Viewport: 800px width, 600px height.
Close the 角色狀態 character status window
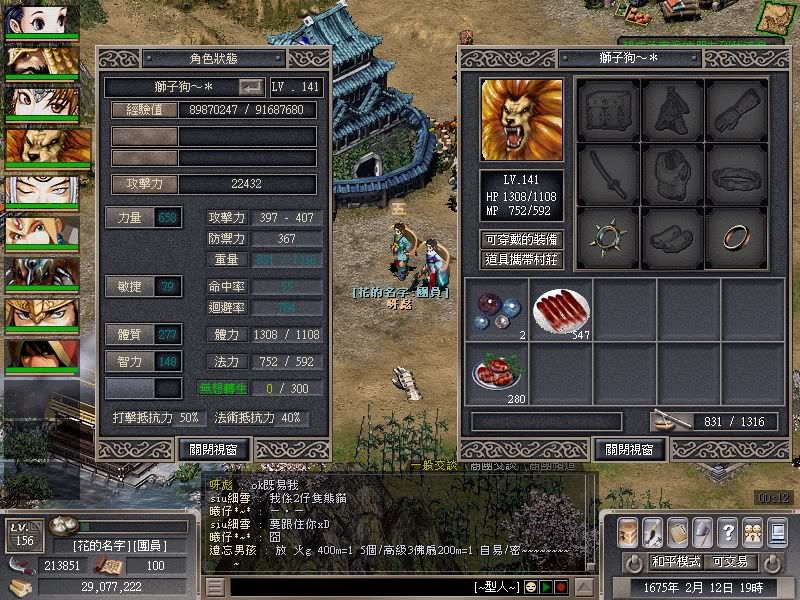pyautogui.click(x=213, y=450)
